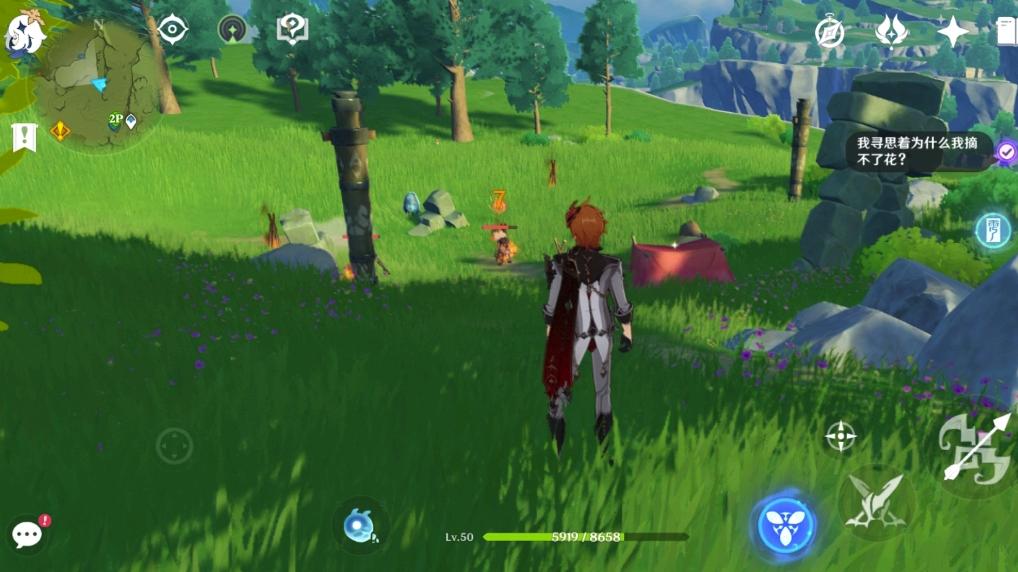This screenshot has height=572, width=1018.
Task: Open the white quest banner with exclamation mark
Action: (24, 137)
